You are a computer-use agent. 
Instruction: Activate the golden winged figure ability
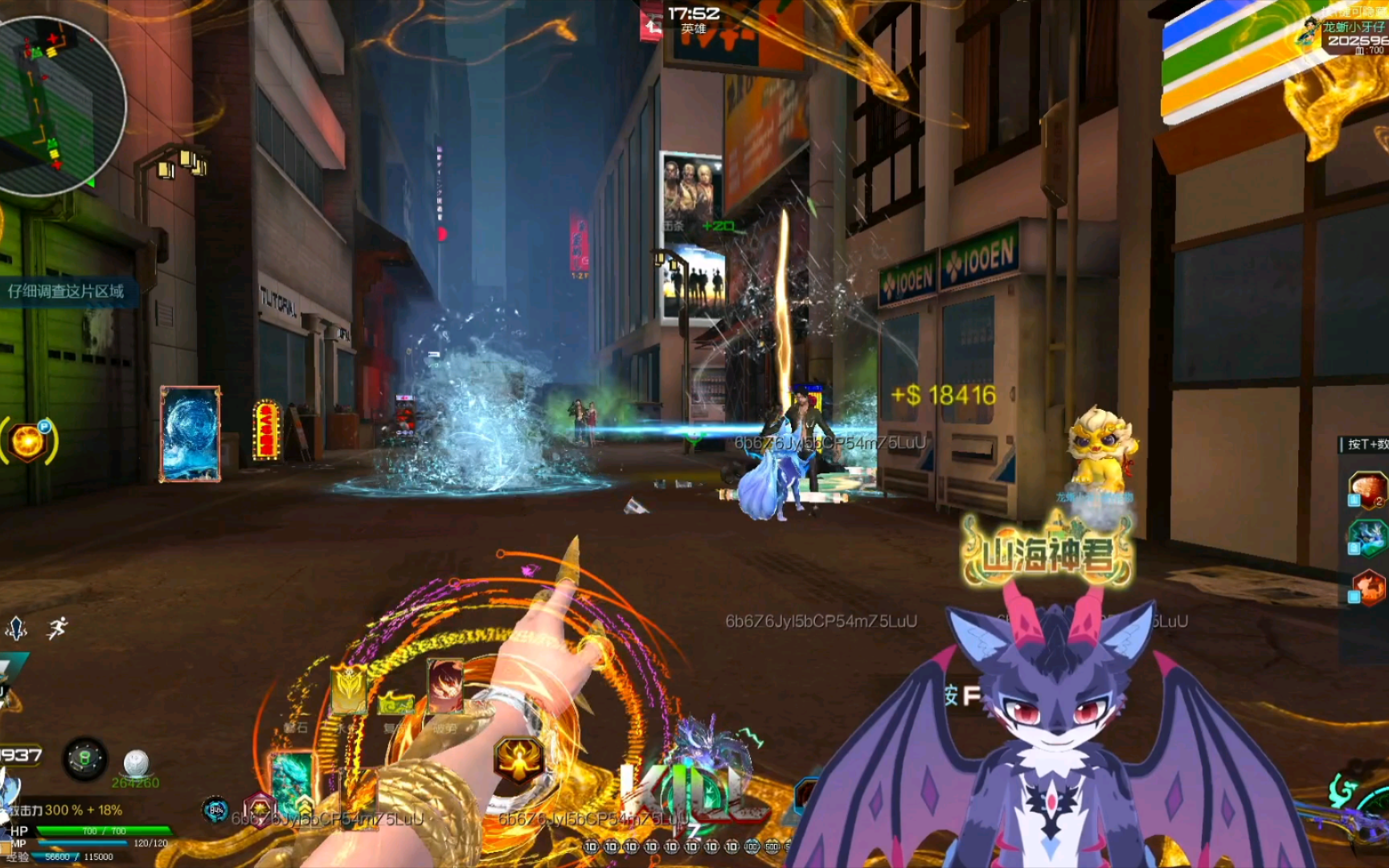pos(518,759)
